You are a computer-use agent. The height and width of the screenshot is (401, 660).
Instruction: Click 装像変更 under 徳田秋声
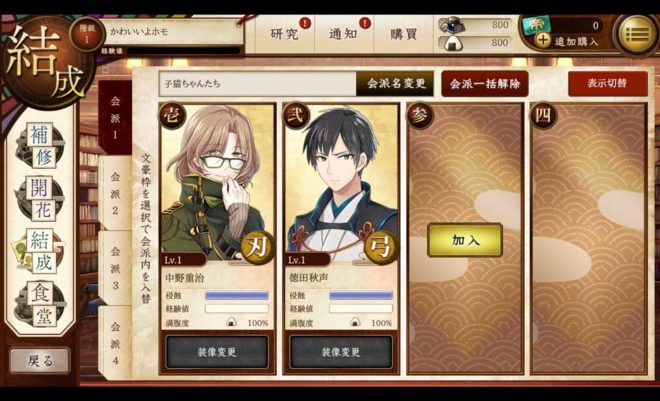(x=342, y=353)
